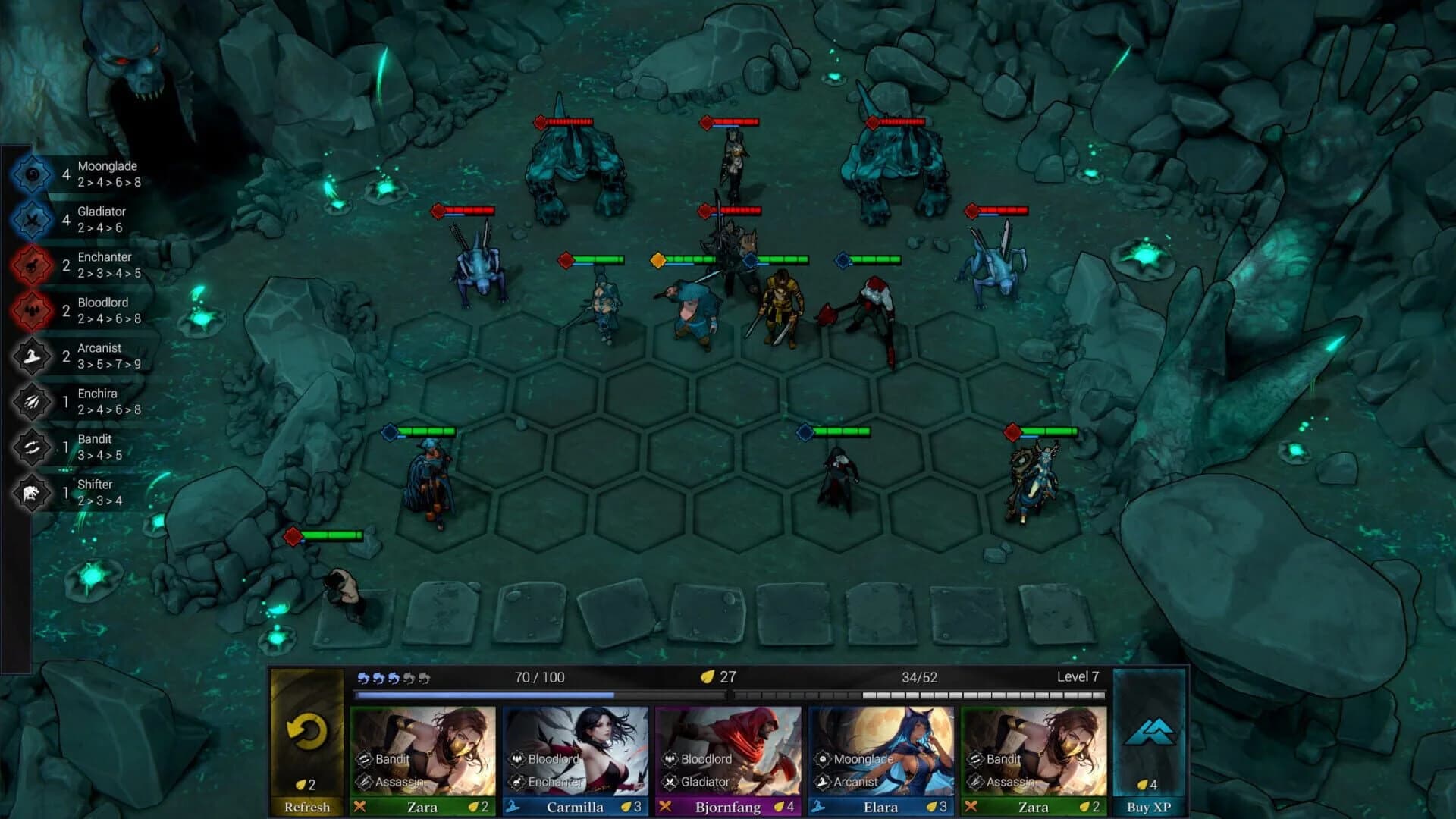Screen dimensions: 1456x819
Task: Click the Bloodlord icon on Bjornfang's card
Action: 670,758
